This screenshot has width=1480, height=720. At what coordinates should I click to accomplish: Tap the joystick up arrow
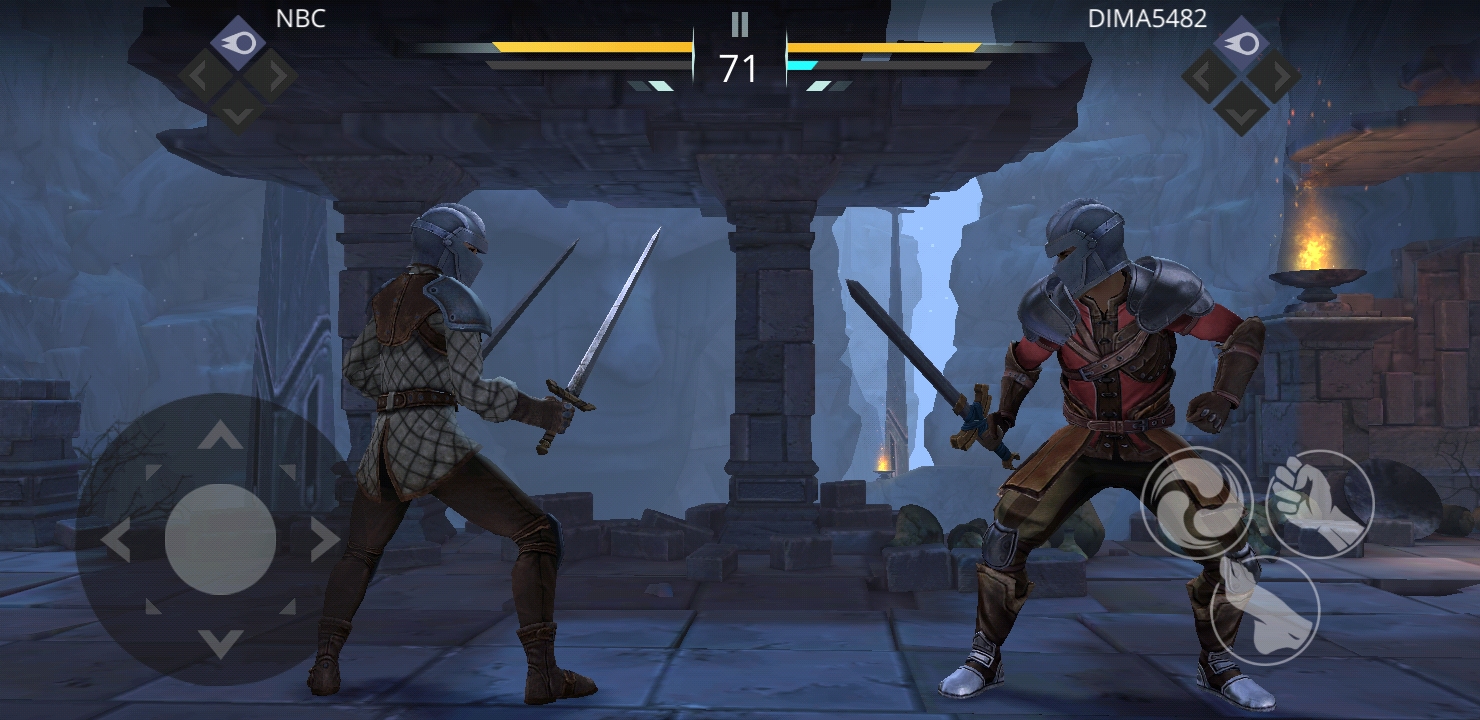220,435
